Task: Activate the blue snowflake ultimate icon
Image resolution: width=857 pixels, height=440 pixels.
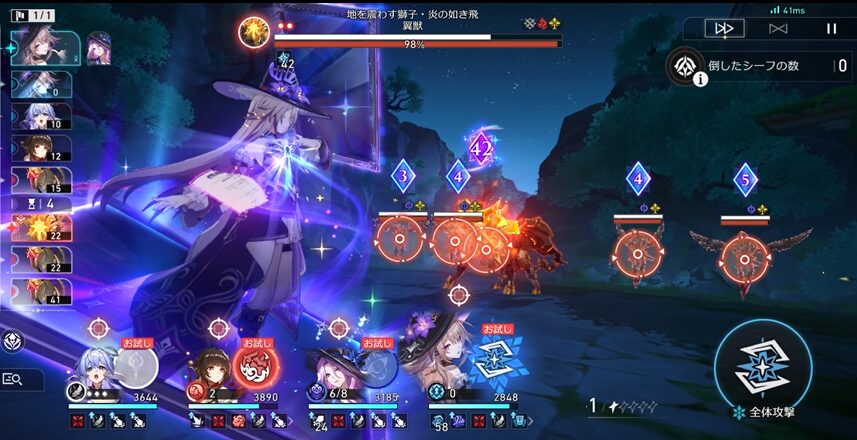Action: click(x=497, y=366)
